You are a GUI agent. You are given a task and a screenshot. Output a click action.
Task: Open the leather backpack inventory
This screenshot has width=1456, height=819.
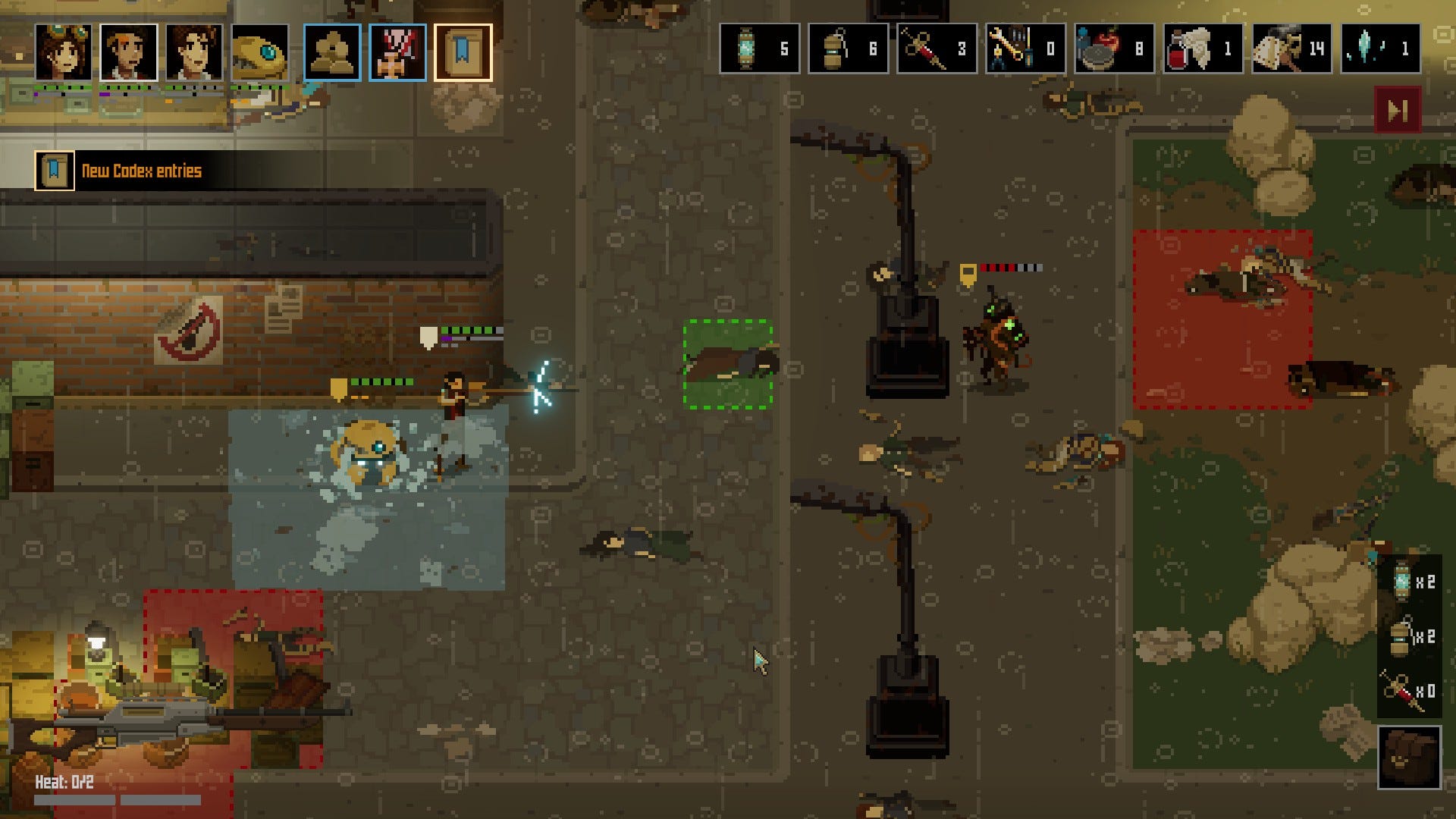tap(1409, 757)
